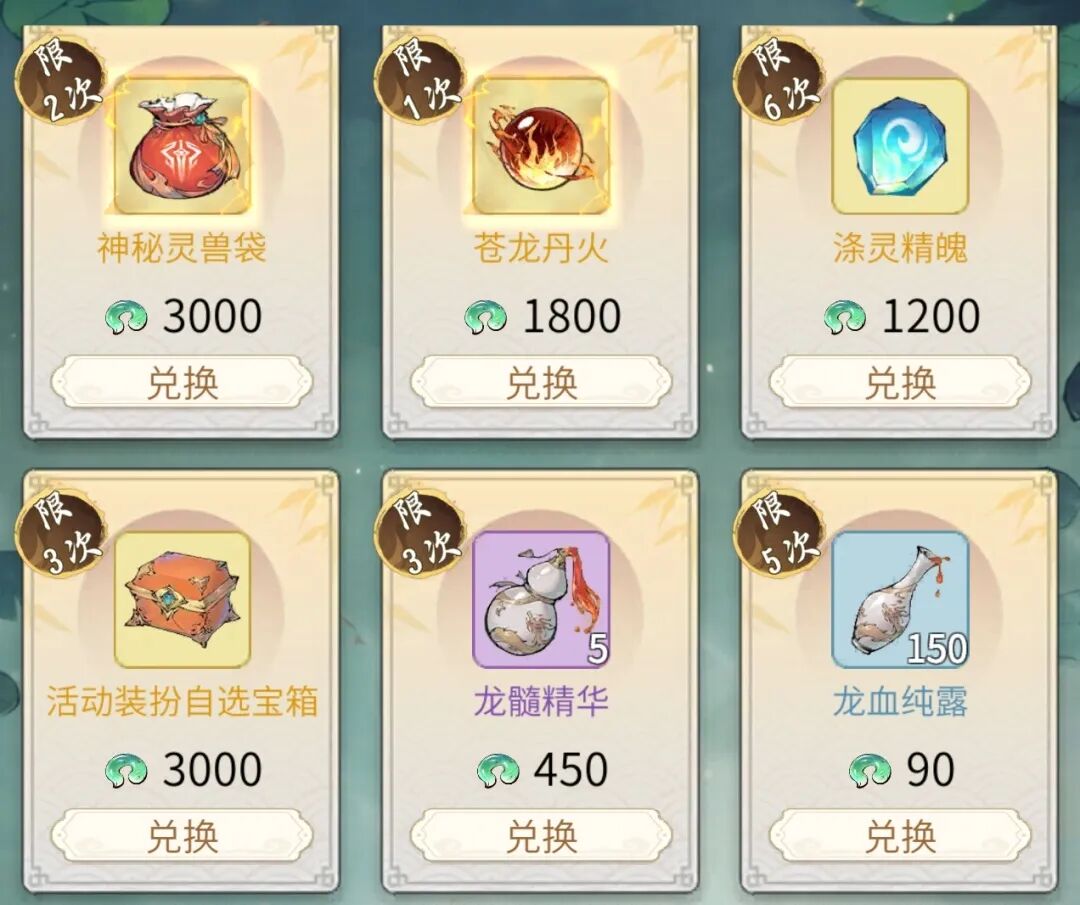
Task: Inspect the 苍龙丹火 fire orb icon
Action: click(x=540, y=146)
